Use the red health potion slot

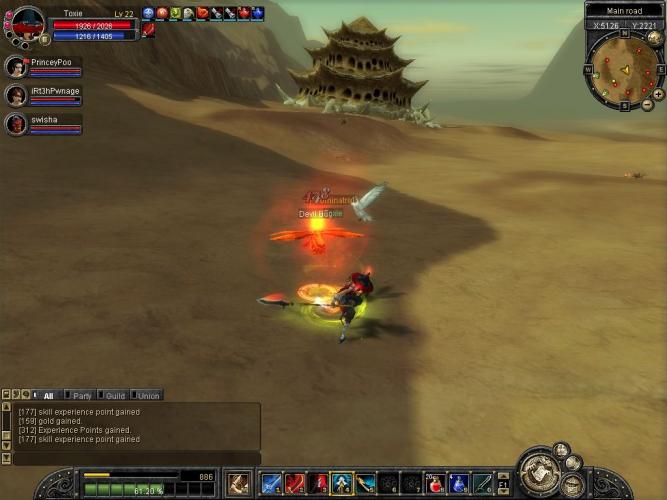click(x=436, y=484)
